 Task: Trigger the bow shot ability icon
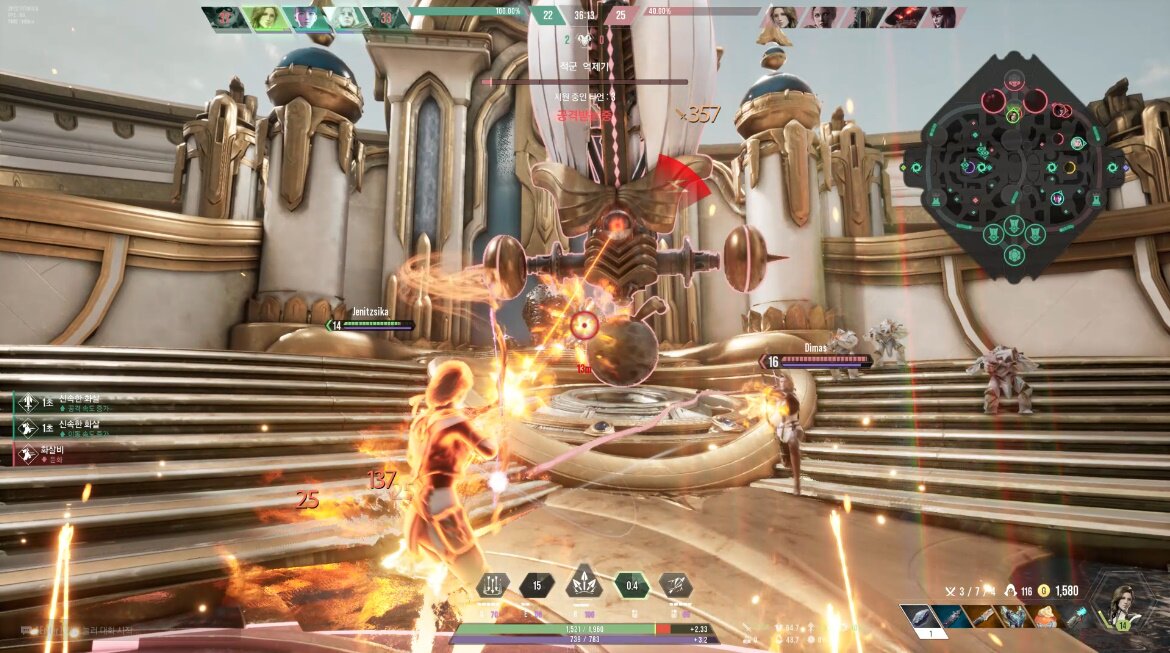point(676,585)
